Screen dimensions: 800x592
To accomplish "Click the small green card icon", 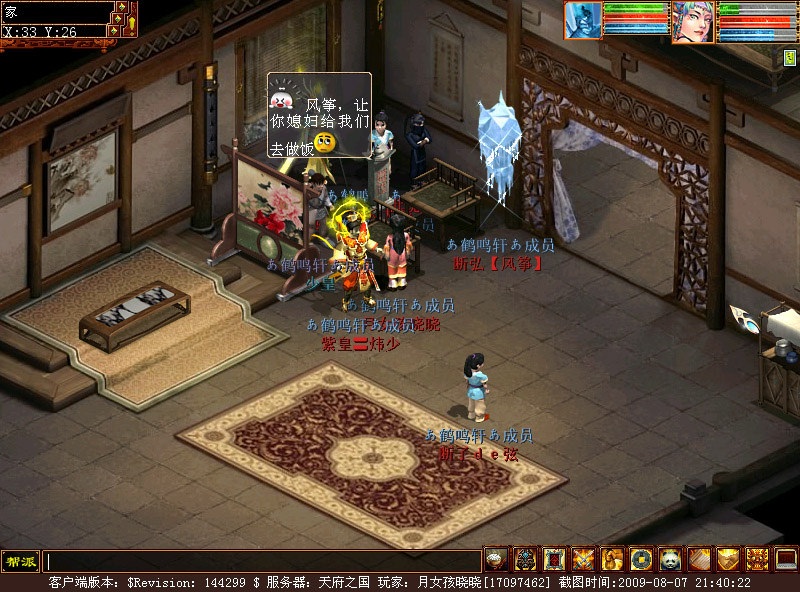I will 790,58.
